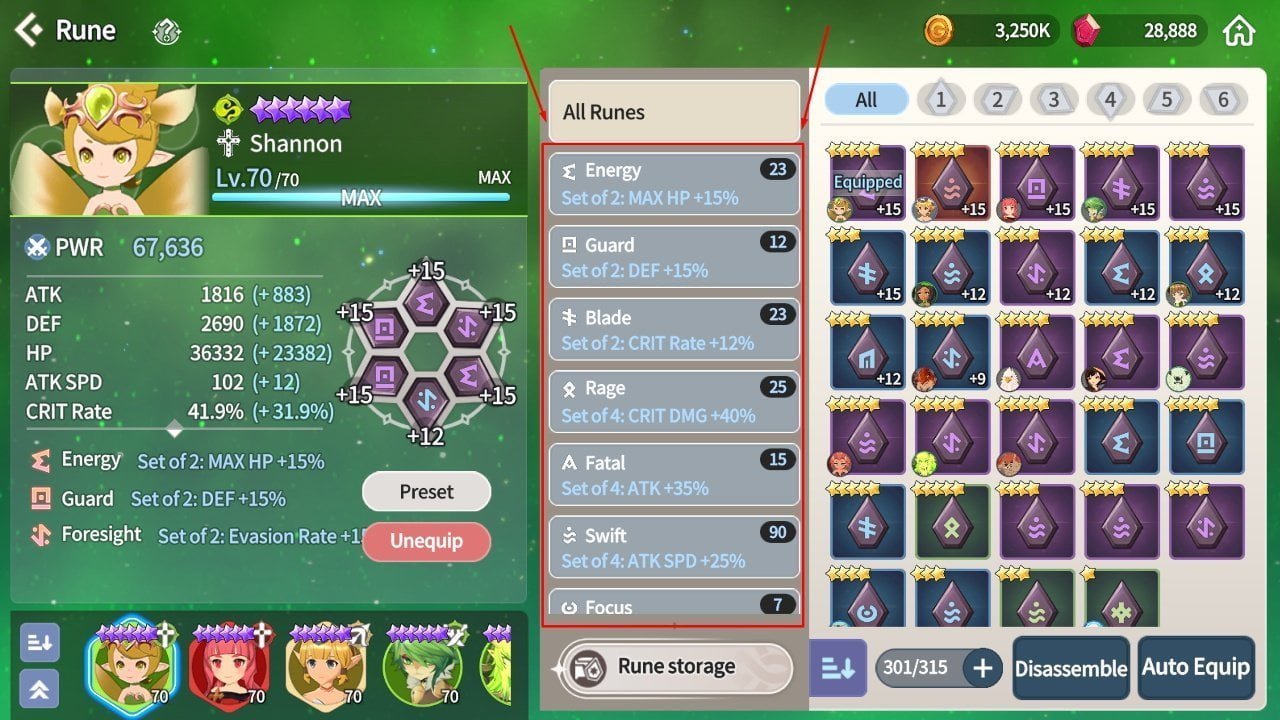Image resolution: width=1280 pixels, height=720 pixels.
Task: Click the Swift rune set filter
Action: (x=675, y=547)
